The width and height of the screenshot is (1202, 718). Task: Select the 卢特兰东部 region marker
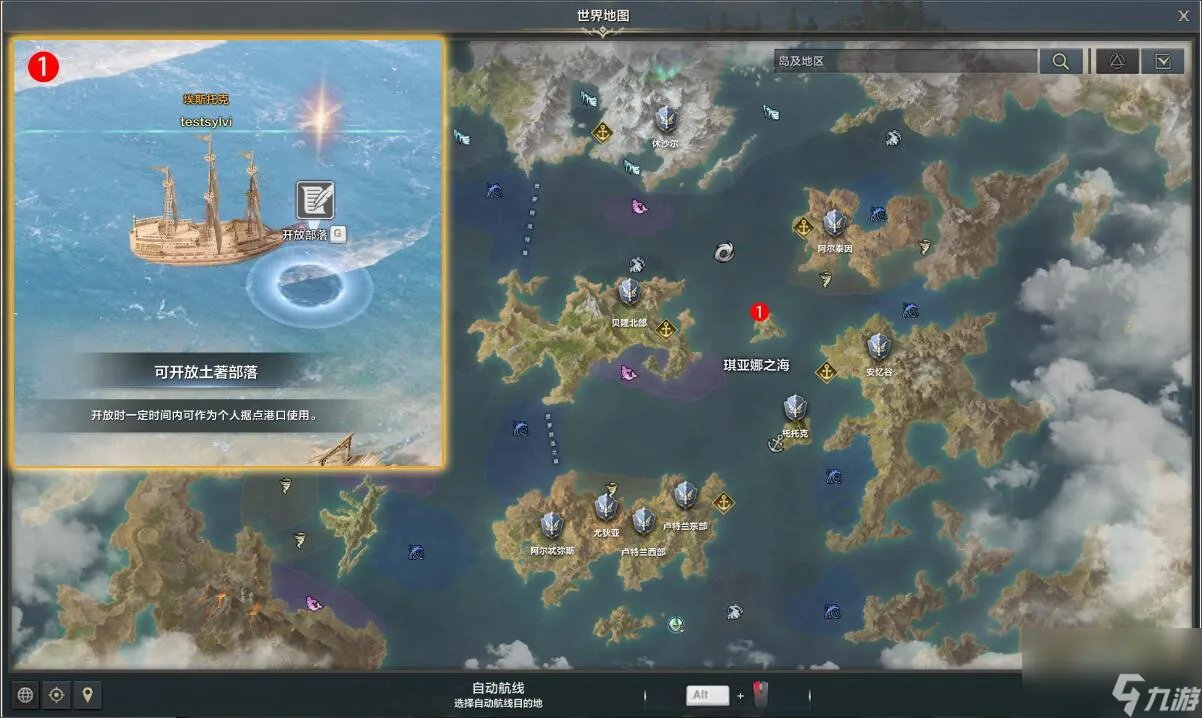click(x=685, y=496)
